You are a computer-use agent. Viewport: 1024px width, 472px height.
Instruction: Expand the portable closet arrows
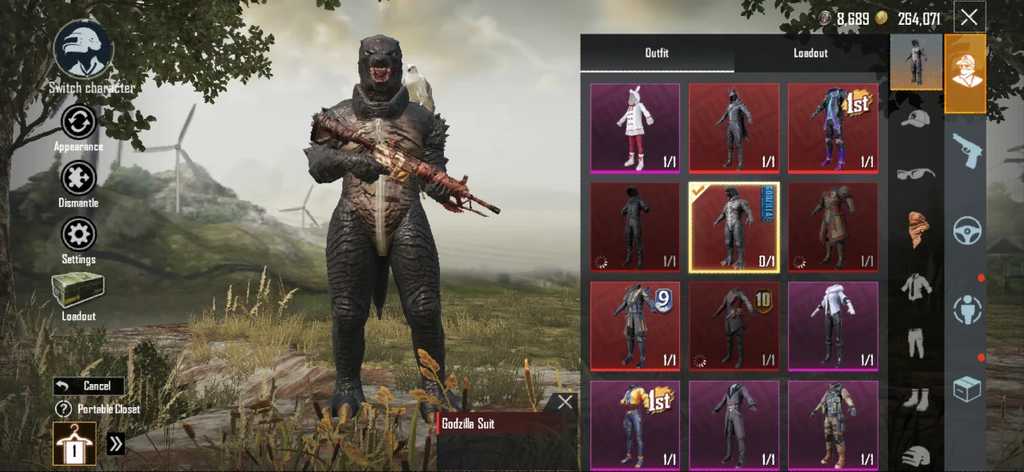pyautogui.click(x=116, y=444)
